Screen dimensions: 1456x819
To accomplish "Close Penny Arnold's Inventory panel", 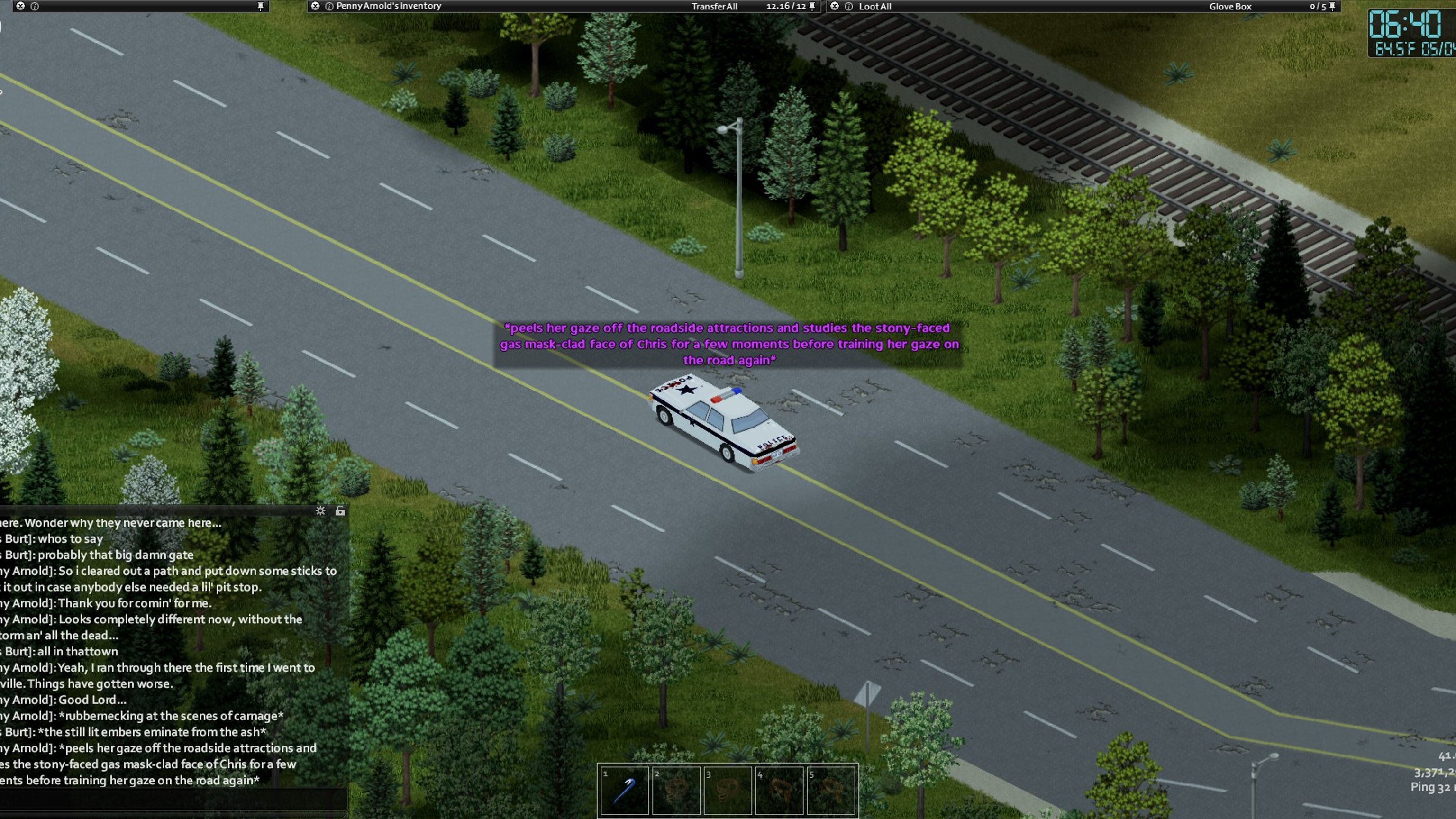I will pos(315,6).
